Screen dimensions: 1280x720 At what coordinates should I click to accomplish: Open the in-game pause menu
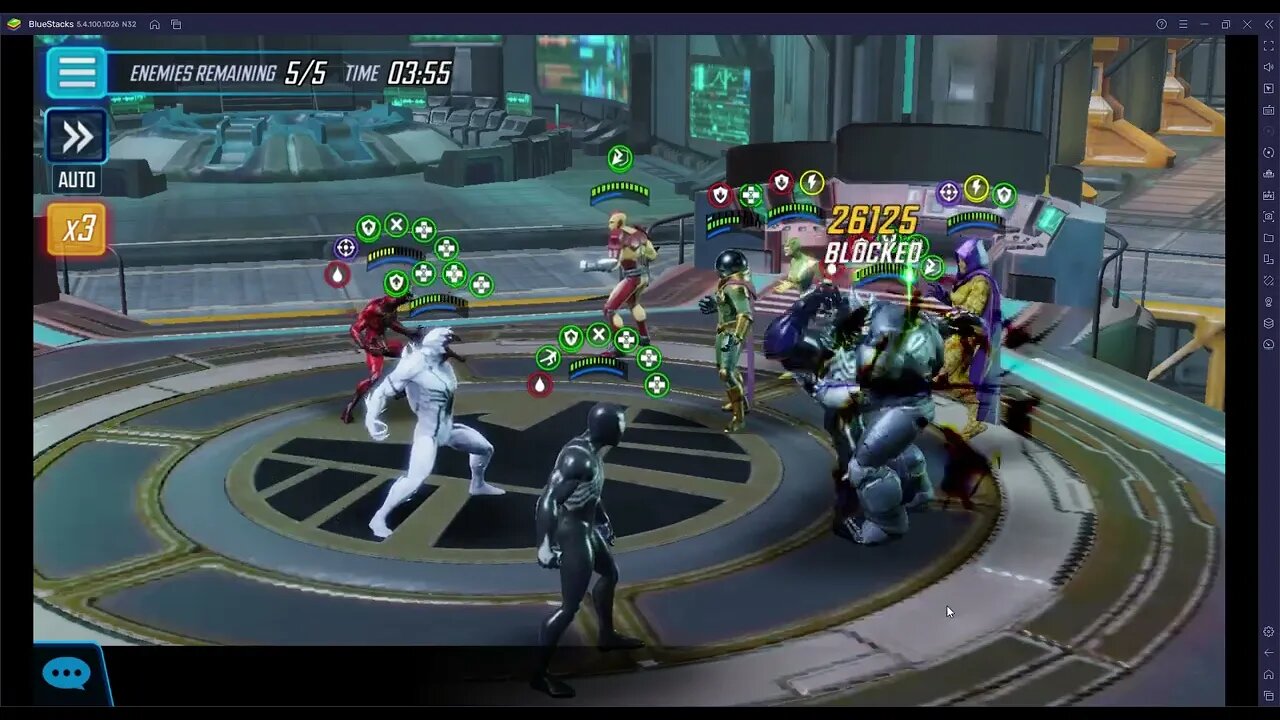[x=76, y=72]
